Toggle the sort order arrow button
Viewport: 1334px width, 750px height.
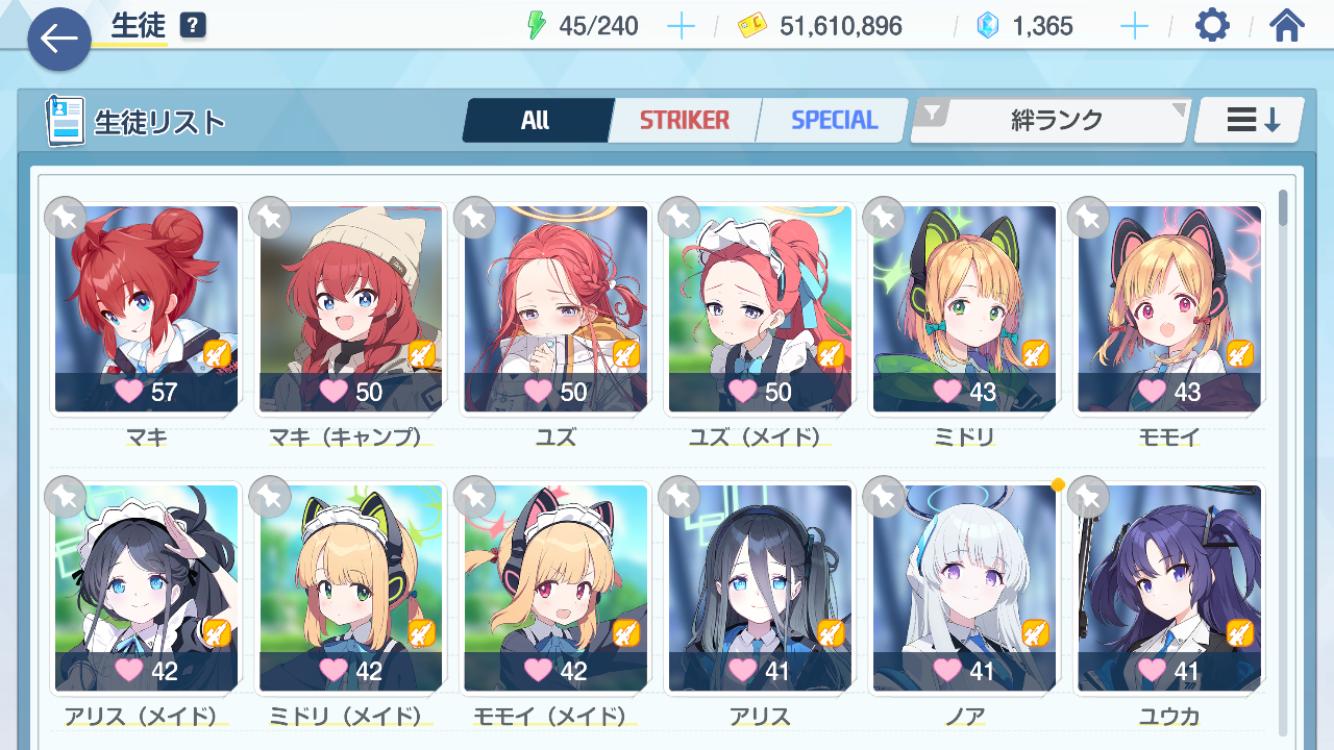coord(1252,121)
